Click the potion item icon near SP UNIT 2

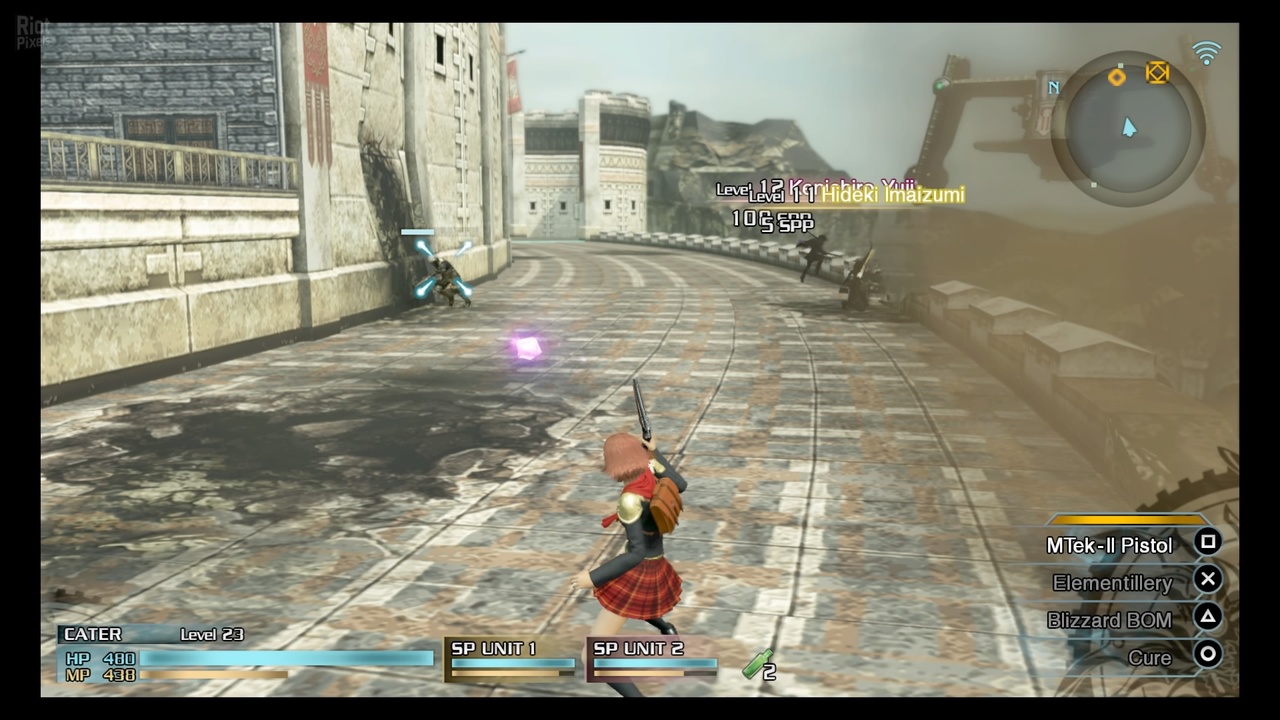756,665
